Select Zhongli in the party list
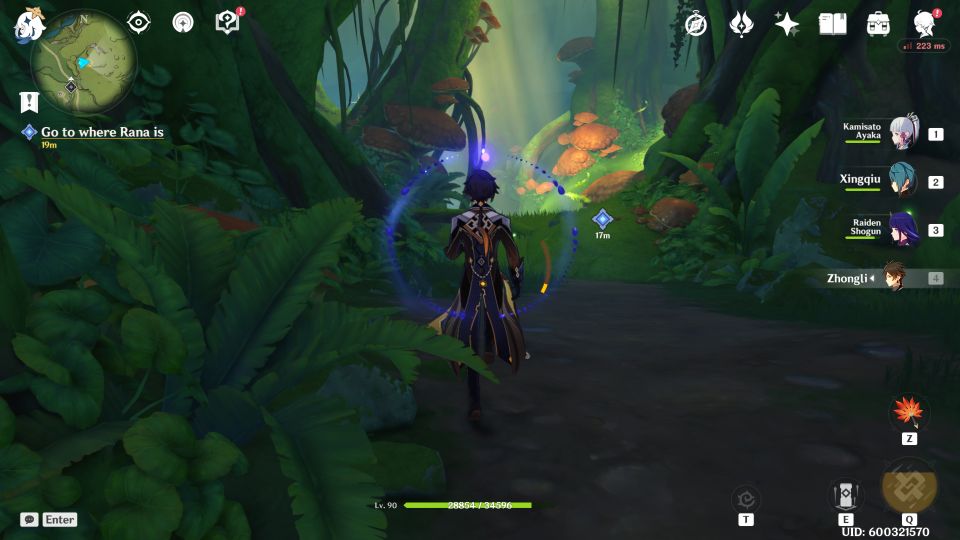This screenshot has width=960, height=540. [x=893, y=278]
